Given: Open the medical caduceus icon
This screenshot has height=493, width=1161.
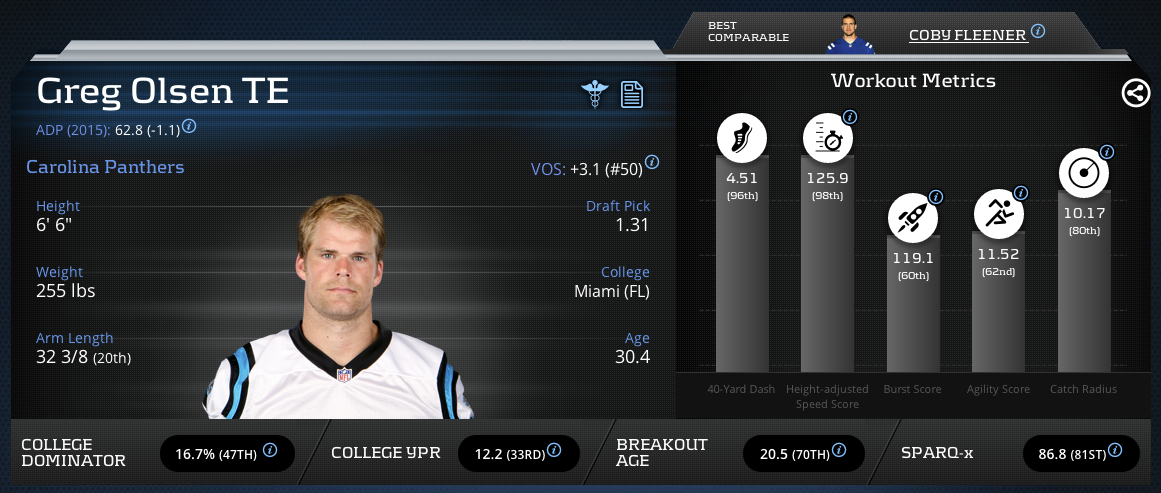Looking at the screenshot, I should (595, 94).
